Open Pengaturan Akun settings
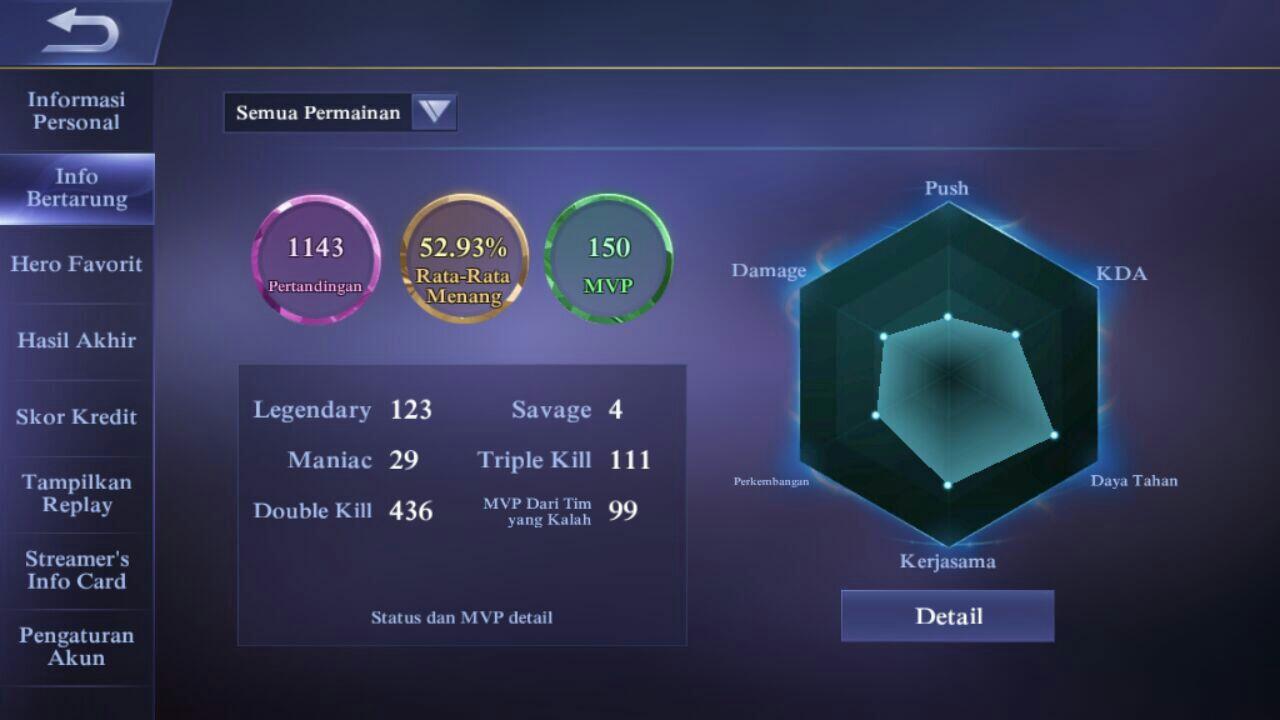 77,647
